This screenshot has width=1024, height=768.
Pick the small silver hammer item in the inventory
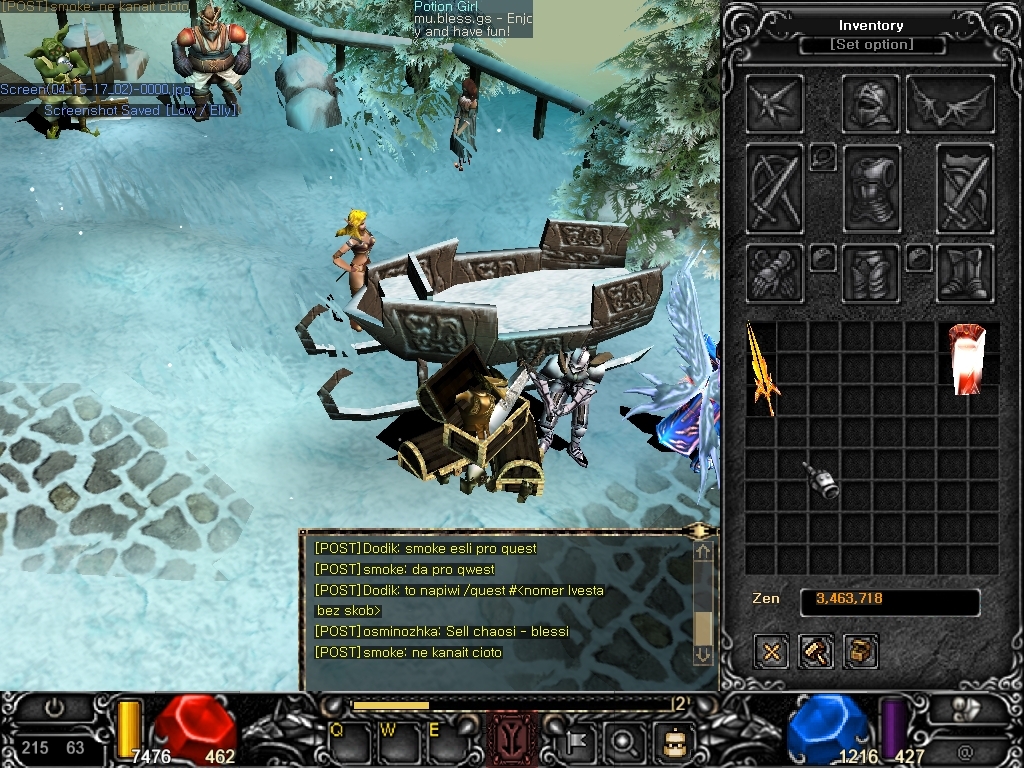pos(822,481)
